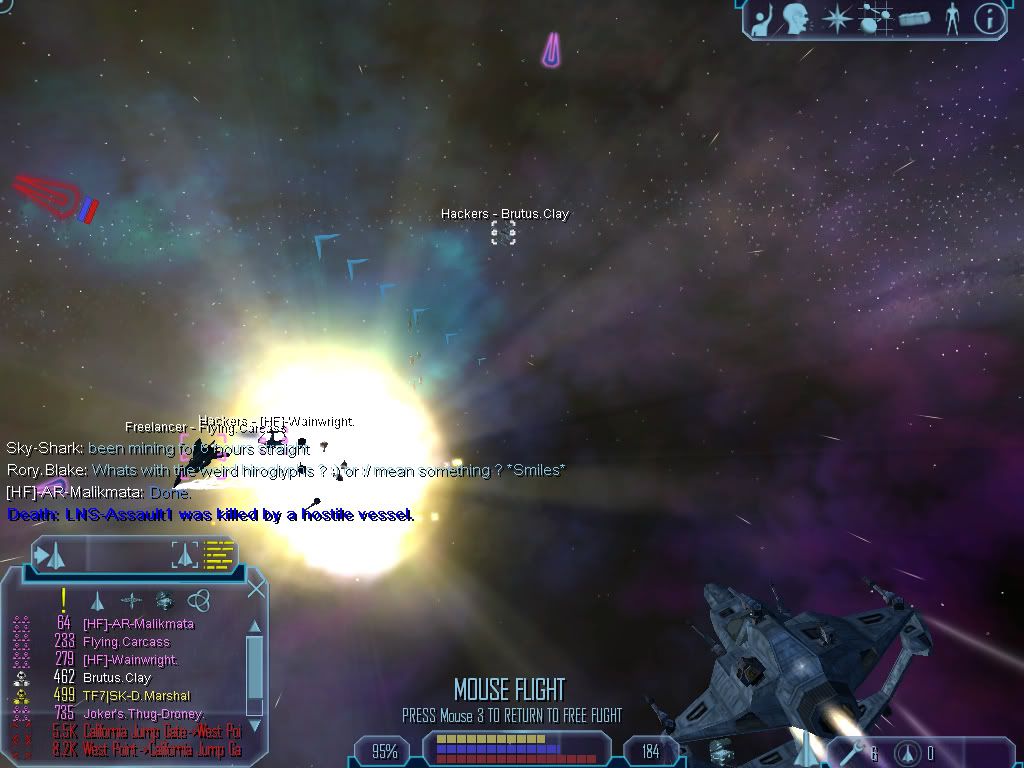This screenshot has height=768, width=1024.
Task: Select Joker's.Thug-Droney. in contact list
Action: [x=144, y=714]
